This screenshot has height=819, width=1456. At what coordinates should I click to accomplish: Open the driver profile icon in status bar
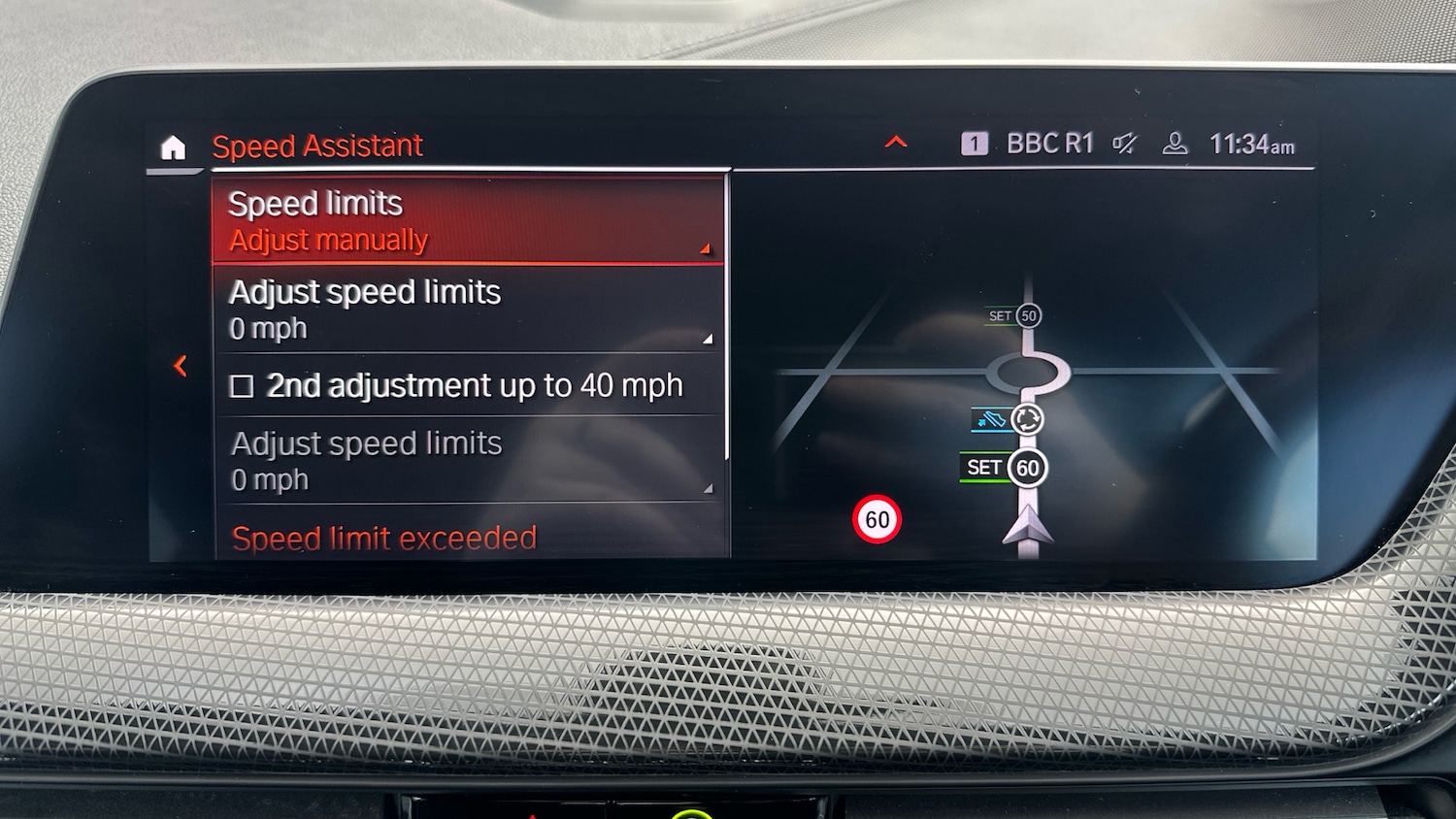tap(1175, 144)
